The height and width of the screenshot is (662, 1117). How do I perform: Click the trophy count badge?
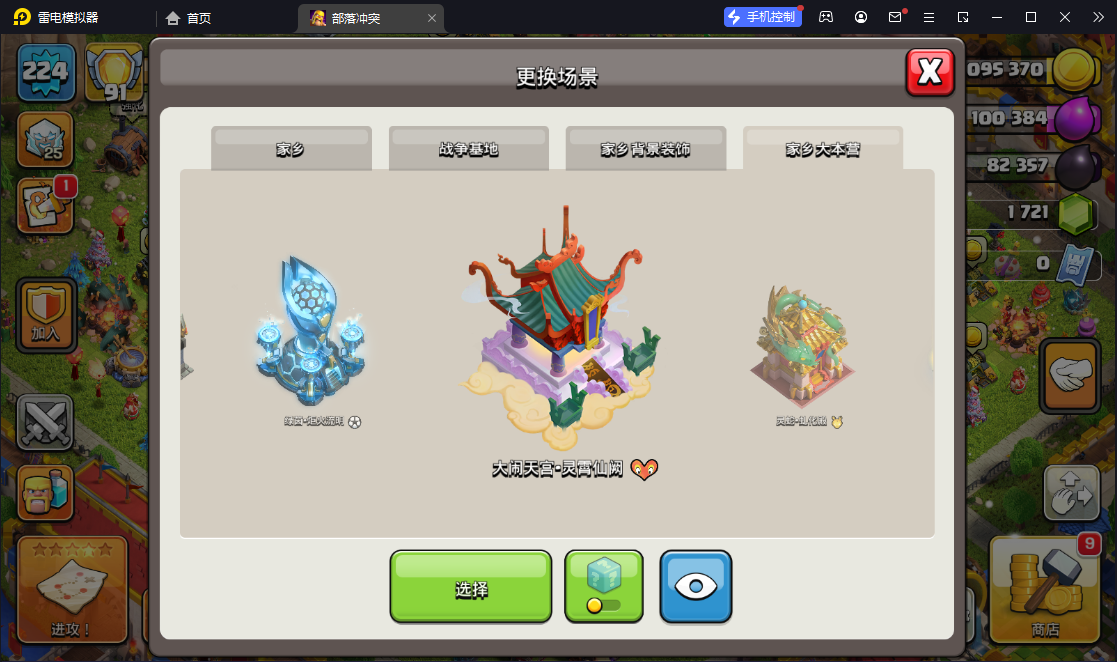click(115, 75)
